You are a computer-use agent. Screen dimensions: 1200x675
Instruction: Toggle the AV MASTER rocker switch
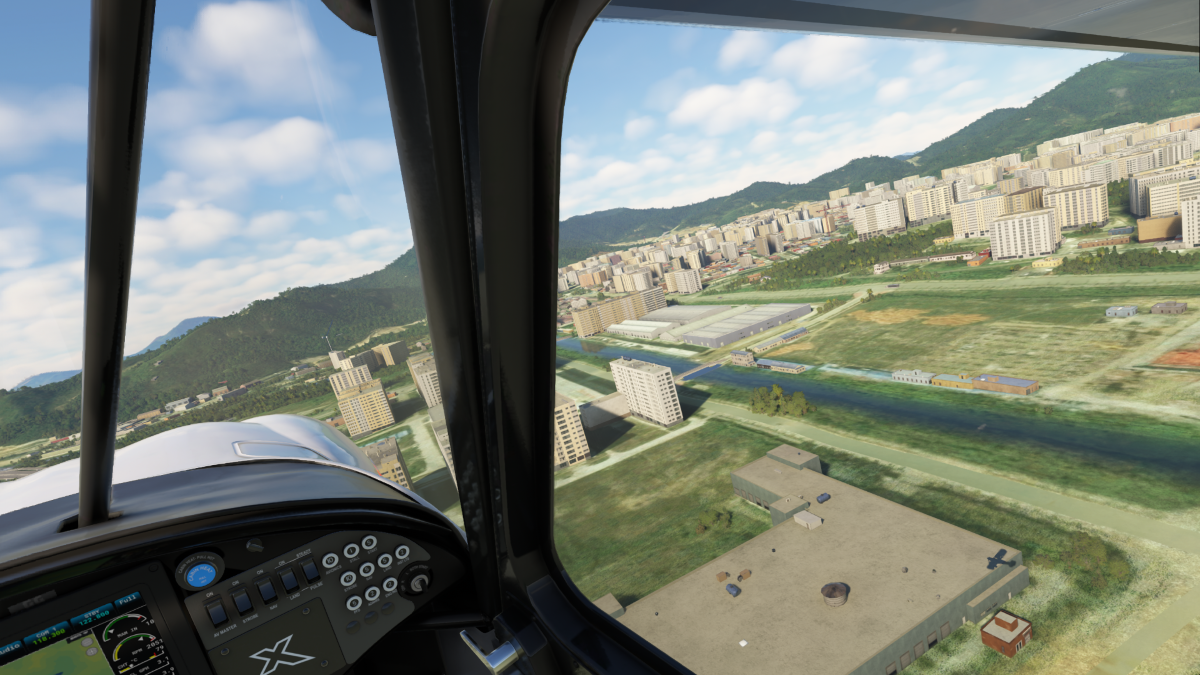218,612
